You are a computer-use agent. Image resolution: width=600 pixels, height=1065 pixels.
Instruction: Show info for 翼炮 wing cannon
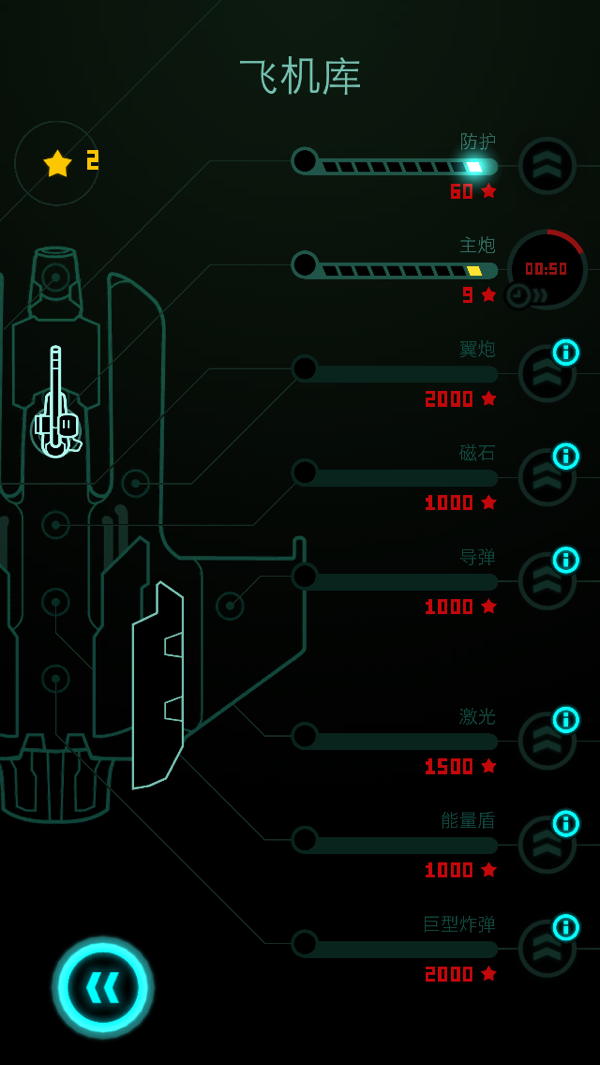tap(566, 352)
